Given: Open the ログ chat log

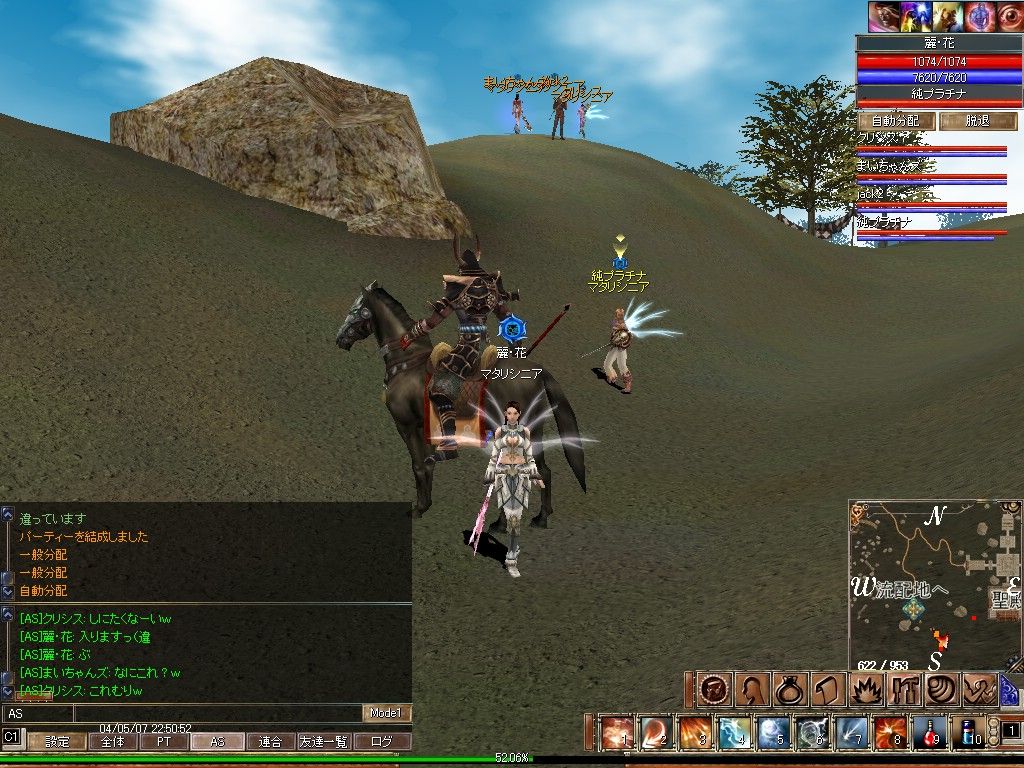Looking at the screenshot, I should tap(382, 742).
